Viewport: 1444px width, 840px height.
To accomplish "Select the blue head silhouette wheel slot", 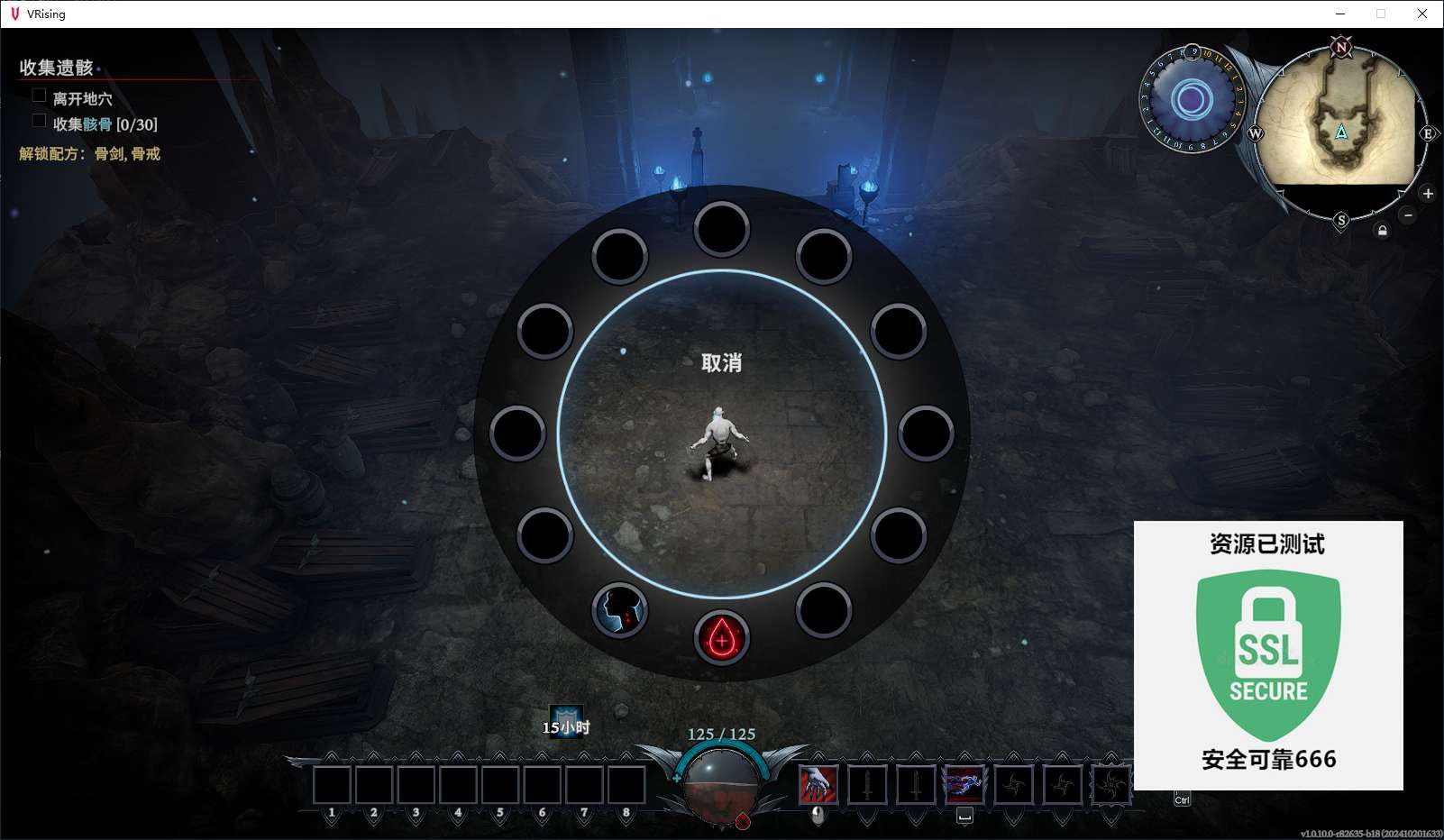I will (x=619, y=610).
